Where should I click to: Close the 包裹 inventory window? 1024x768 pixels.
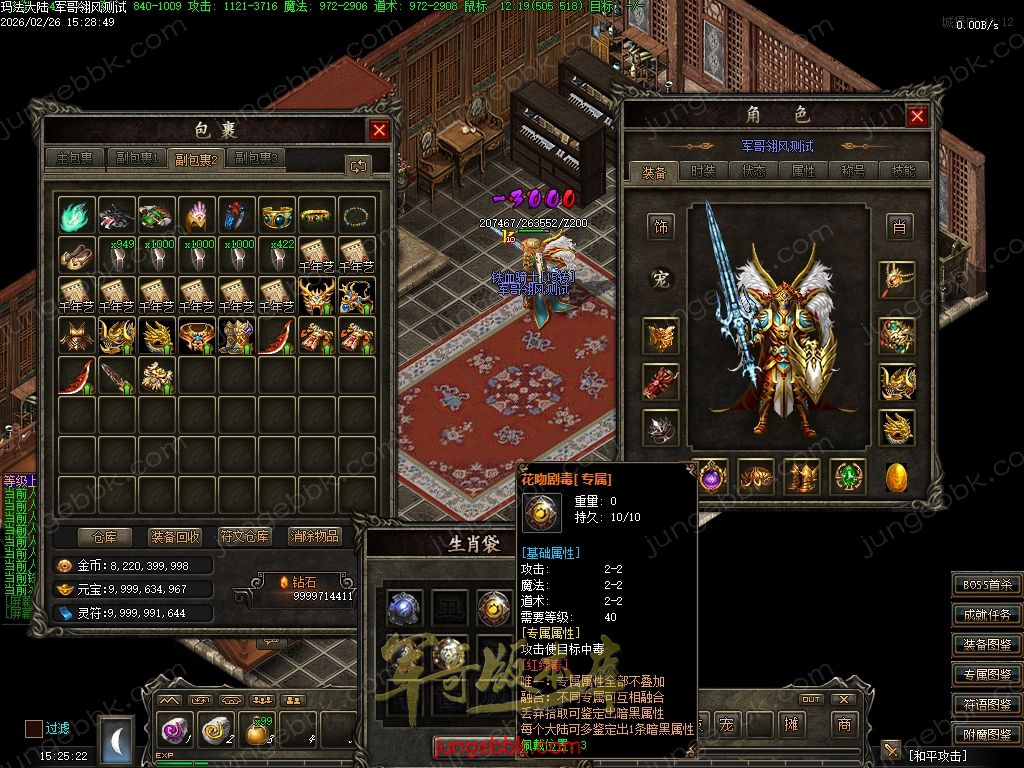click(379, 130)
